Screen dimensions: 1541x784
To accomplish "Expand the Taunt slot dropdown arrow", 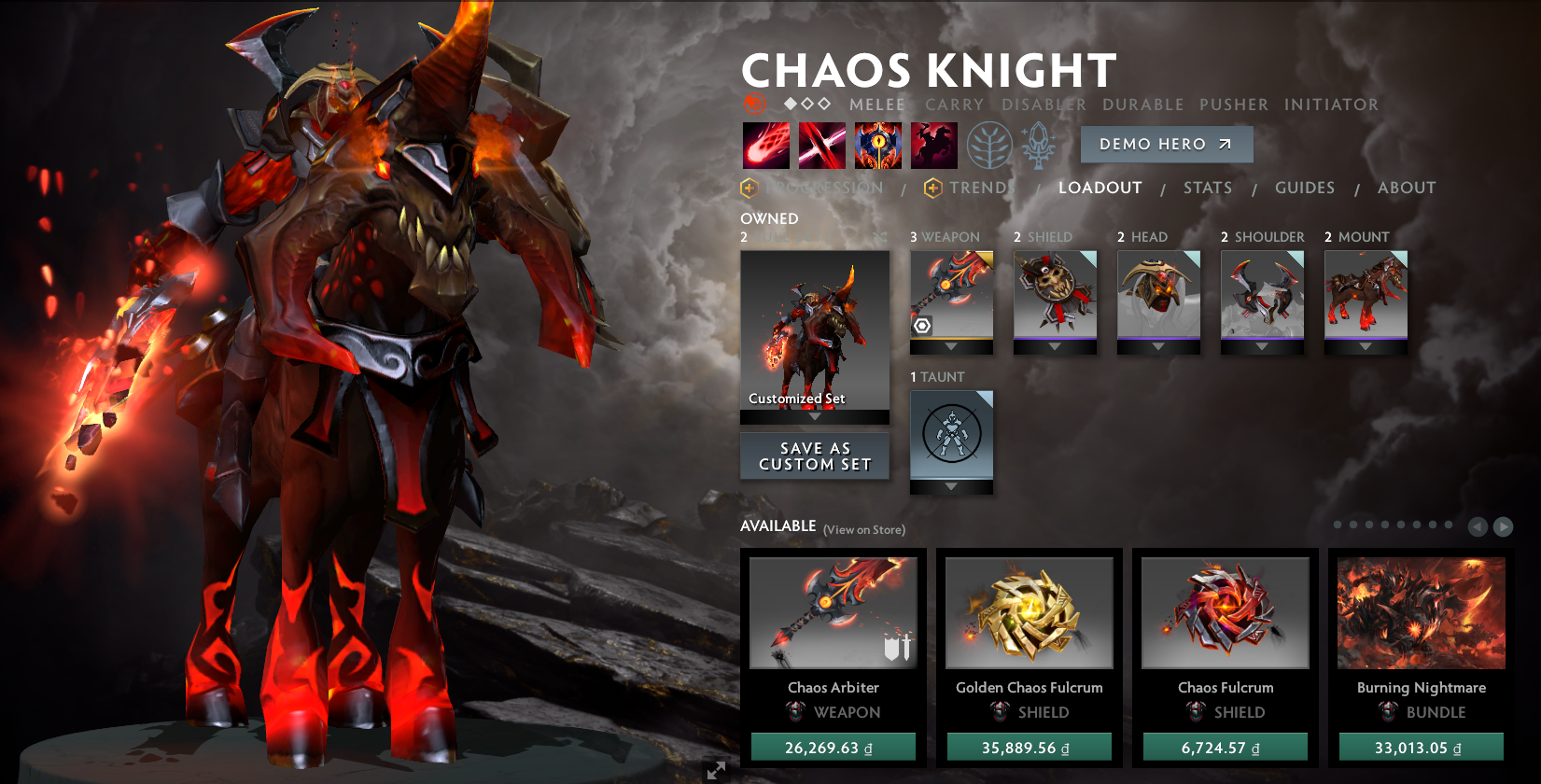I will coord(951,486).
